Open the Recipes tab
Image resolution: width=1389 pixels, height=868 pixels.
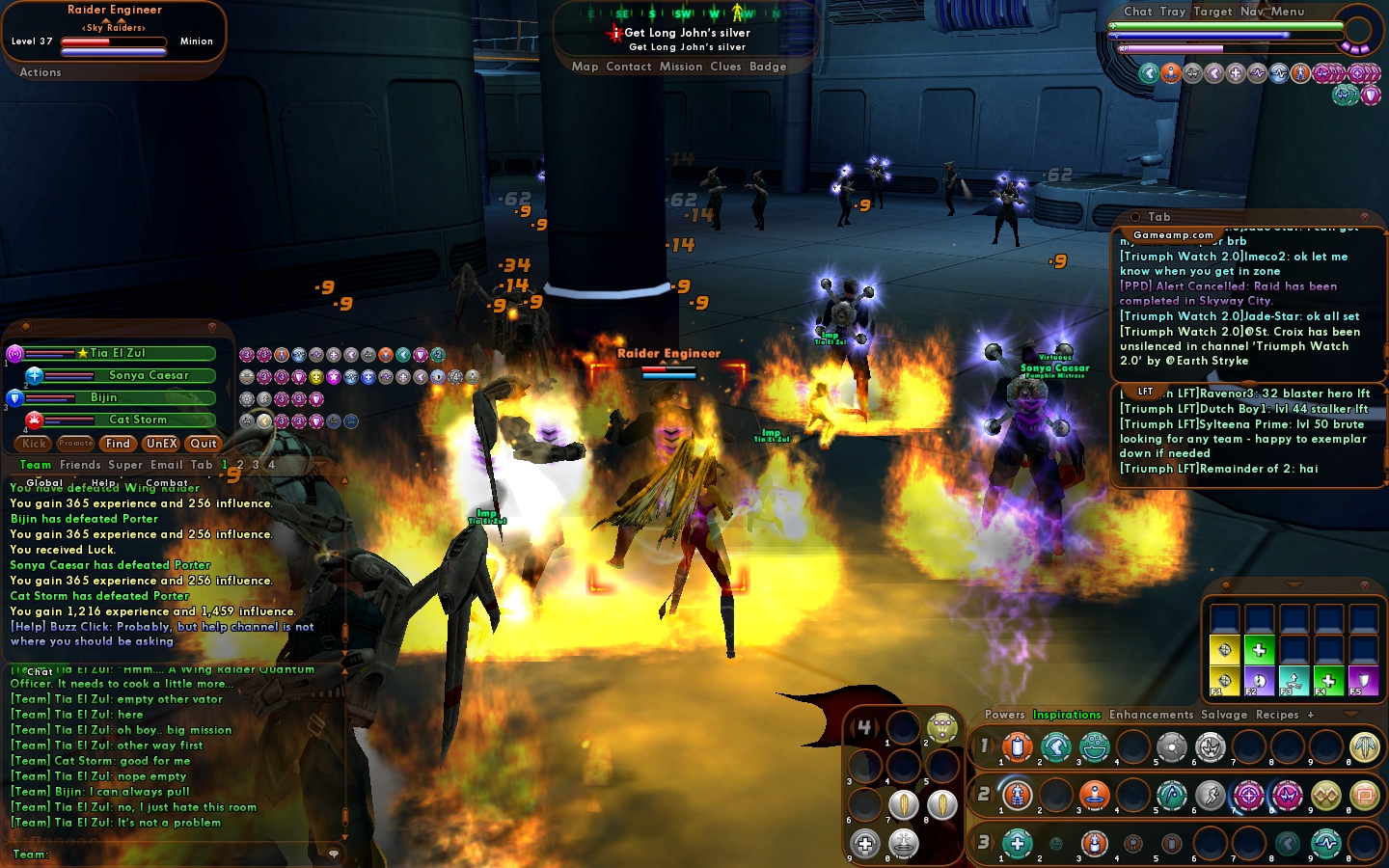(1277, 715)
